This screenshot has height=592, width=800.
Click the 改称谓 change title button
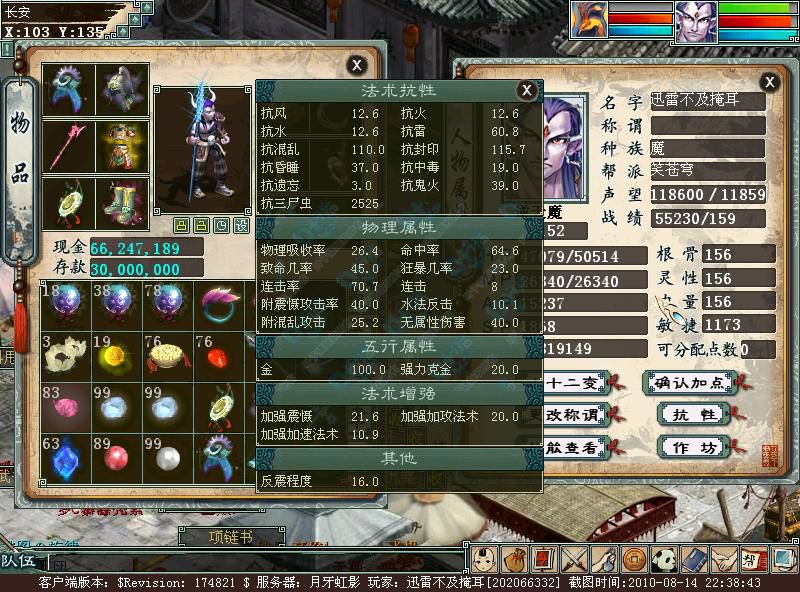tap(573, 414)
